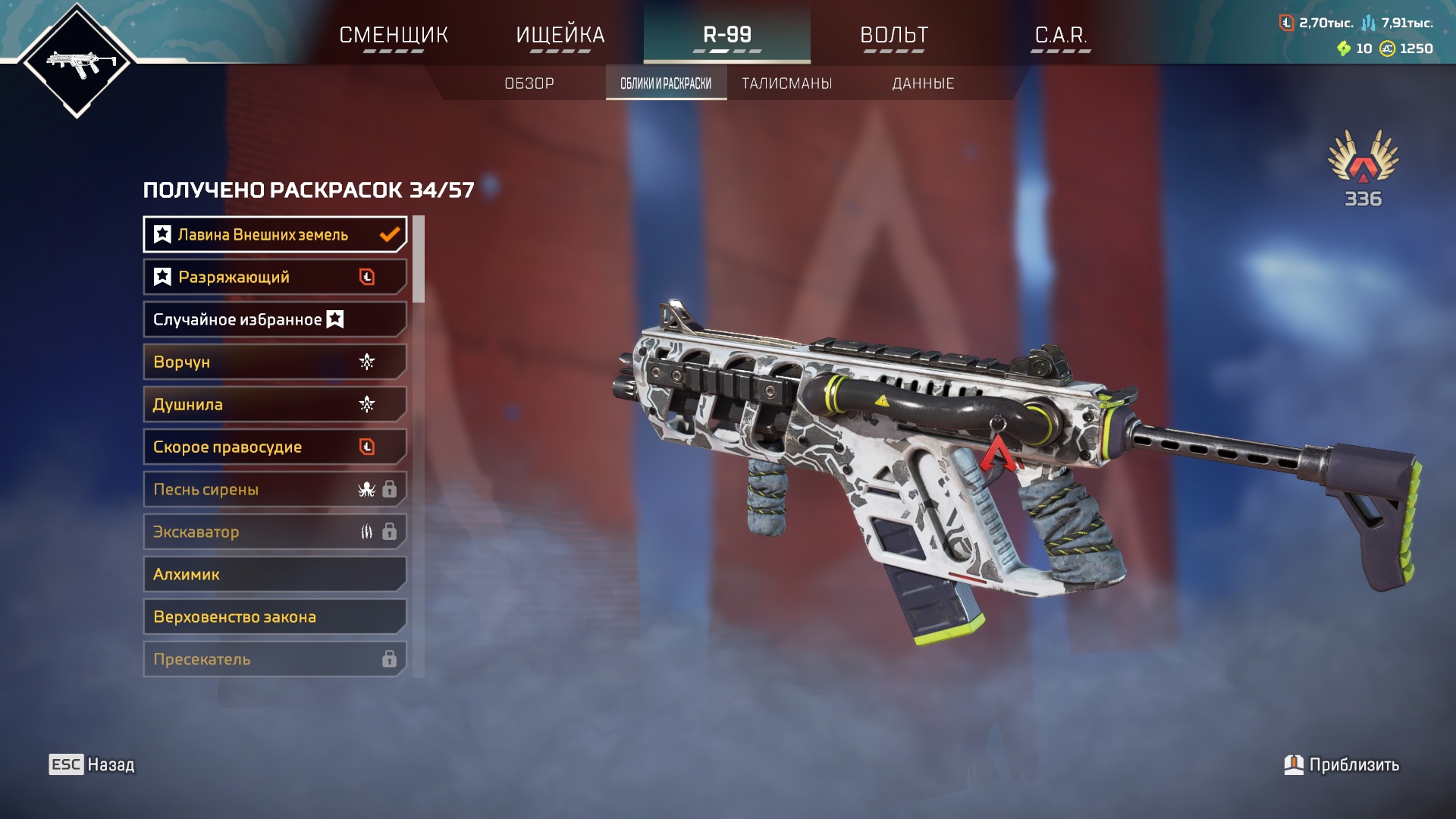Select the ВОЛЬТ weapon tab

click(894, 35)
